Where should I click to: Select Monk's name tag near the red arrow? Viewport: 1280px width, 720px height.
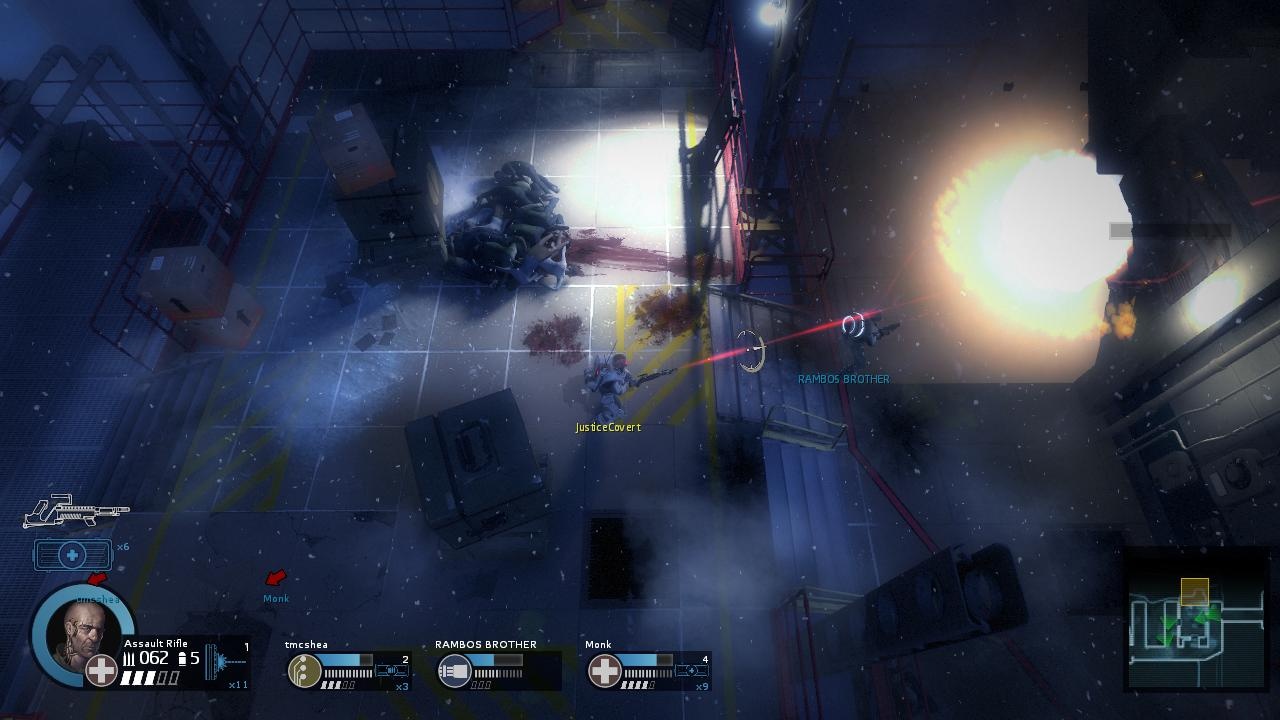coord(275,599)
